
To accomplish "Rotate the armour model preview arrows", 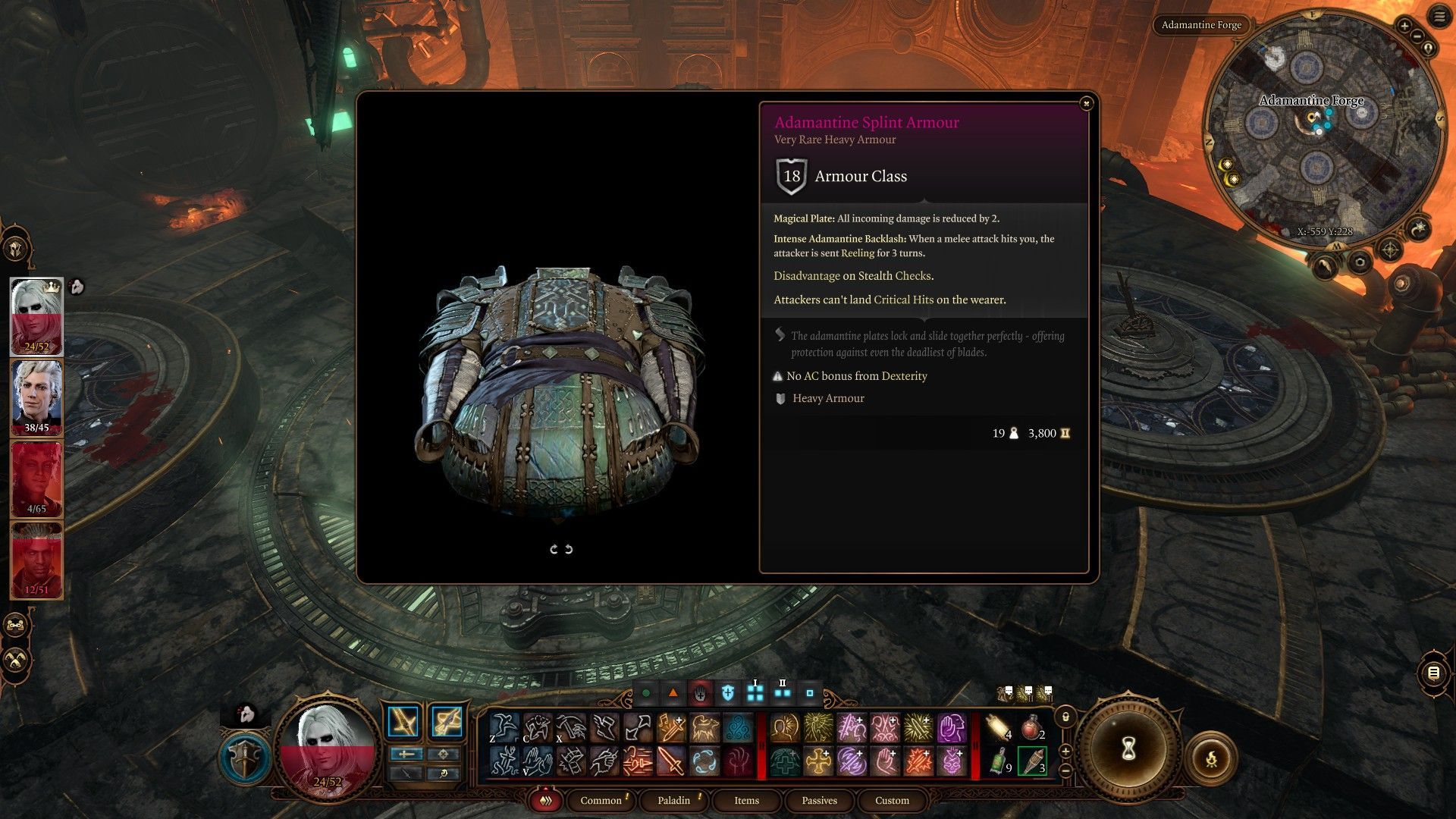I will (x=561, y=549).
